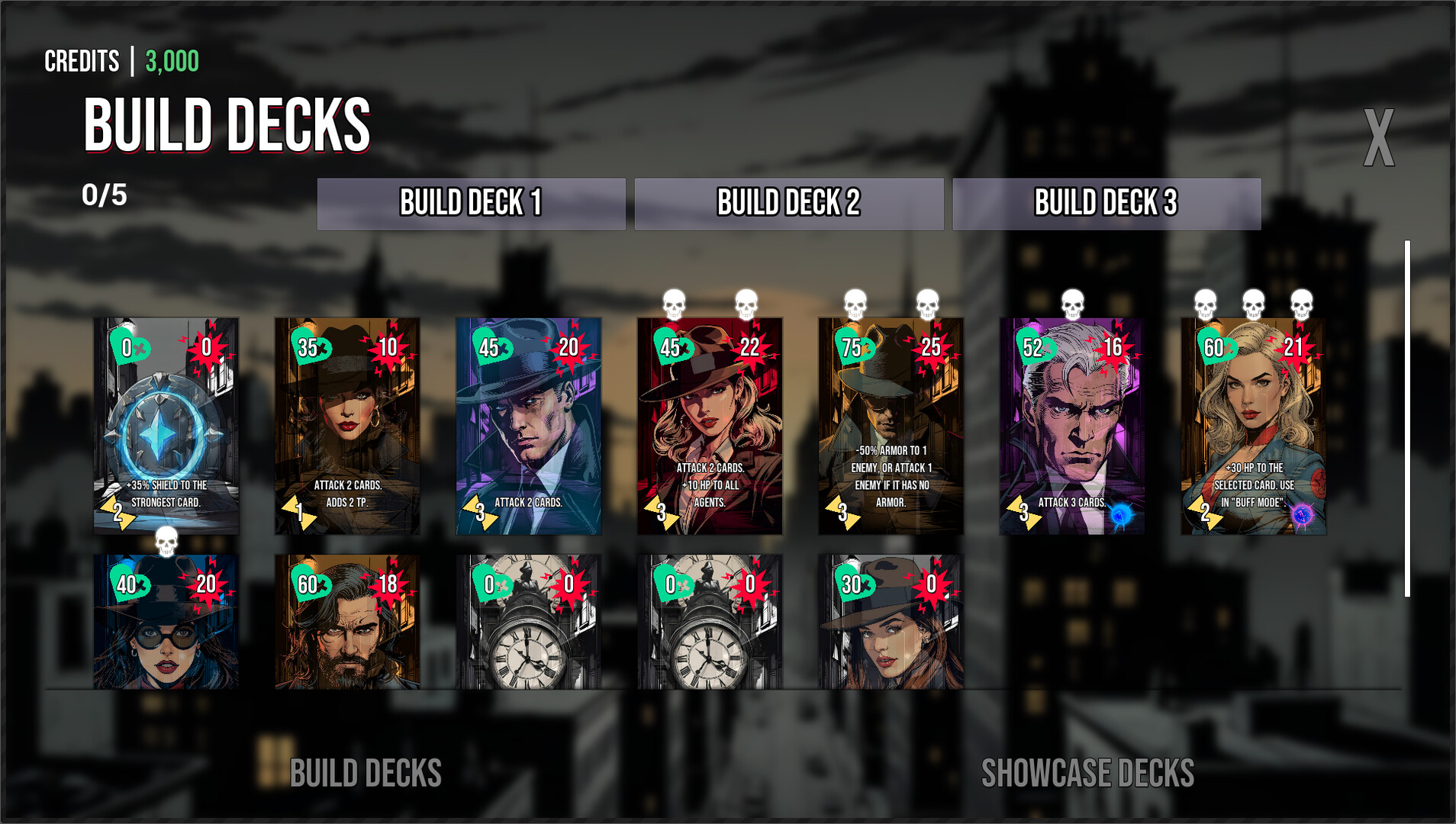Close the Build Decks screen
This screenshot has height=824, width=1456.
coord(1378,138)
